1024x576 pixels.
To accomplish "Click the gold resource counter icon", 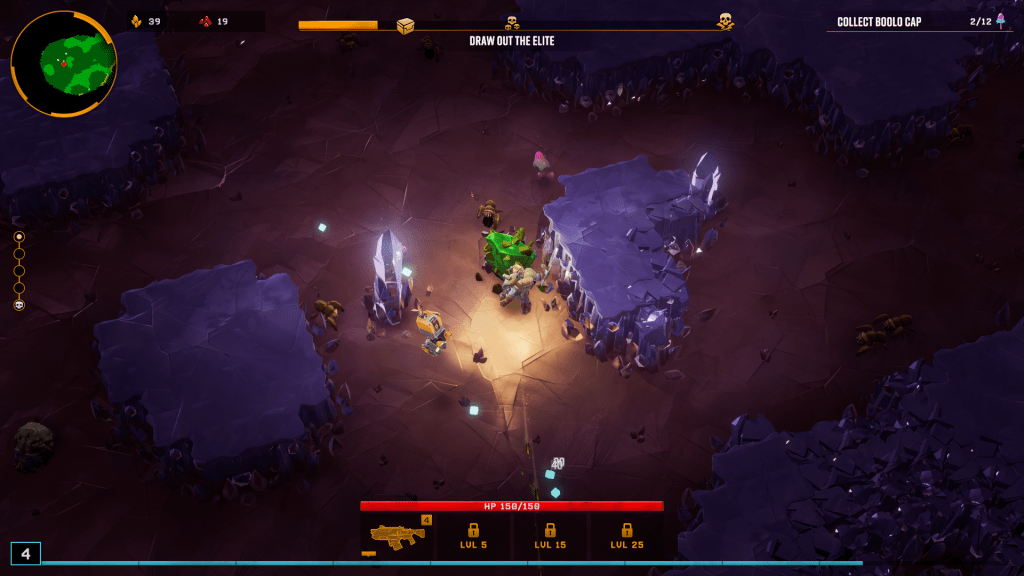I will (136, 21).
